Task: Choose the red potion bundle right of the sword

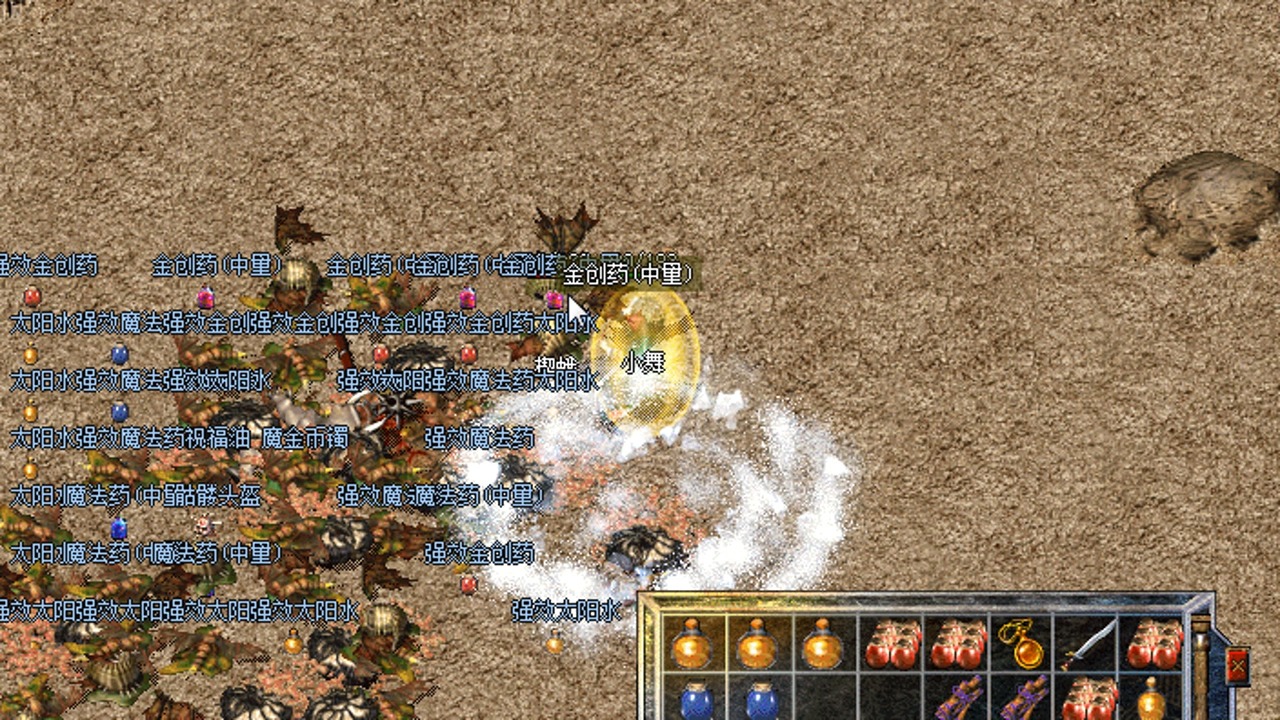Action: point(1153,643)
